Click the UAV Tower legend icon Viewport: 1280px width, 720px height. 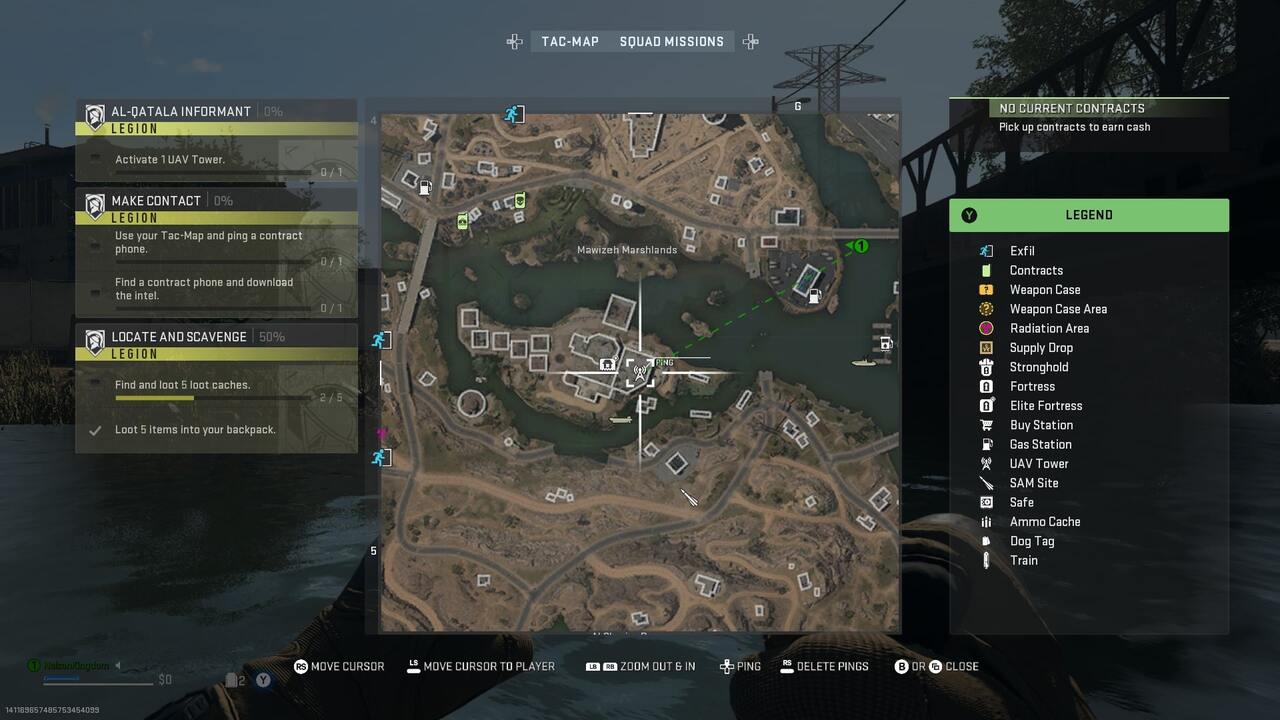[x=985, y=463]
